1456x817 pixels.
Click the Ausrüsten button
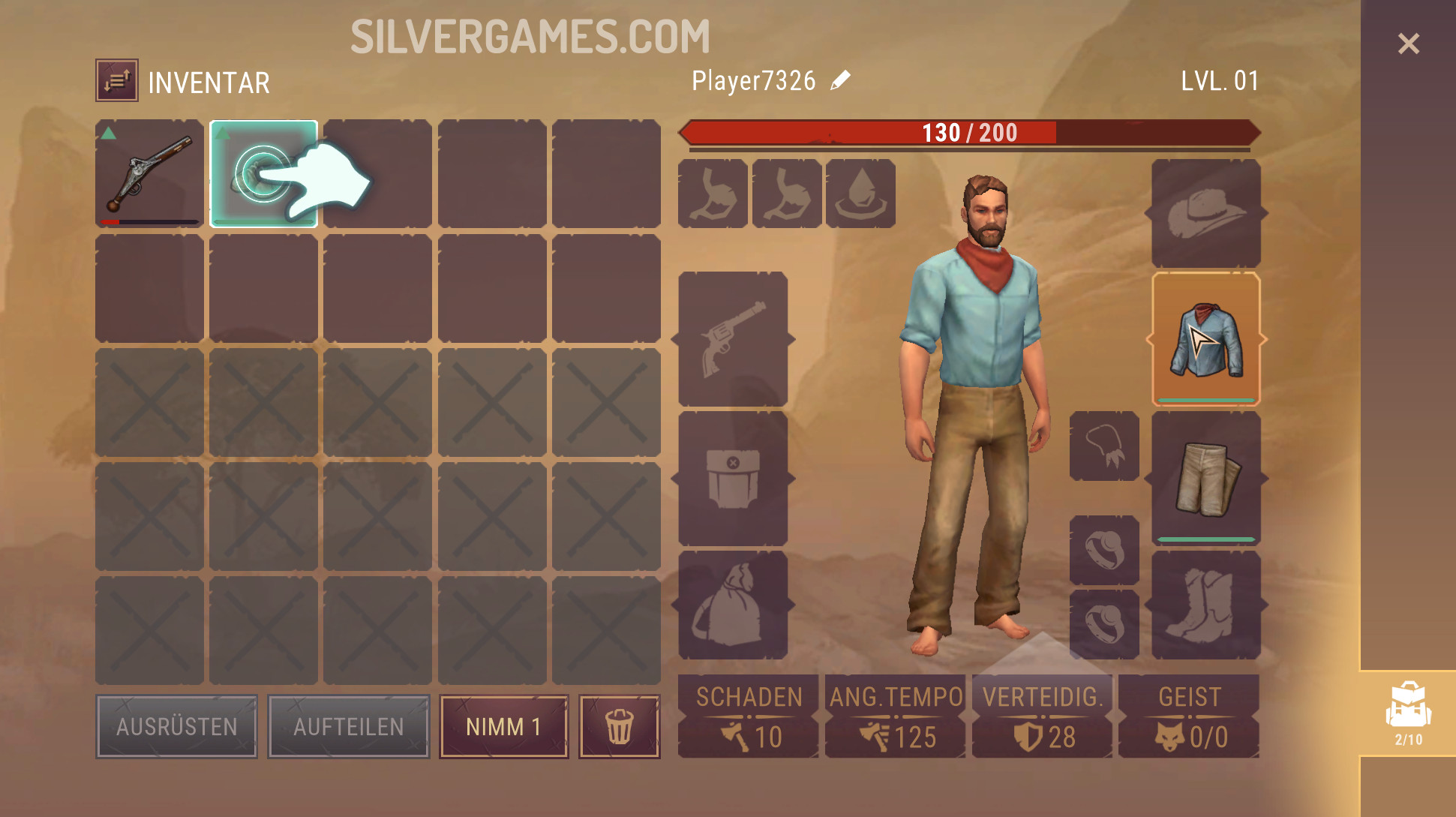click(x=176, y=726)
